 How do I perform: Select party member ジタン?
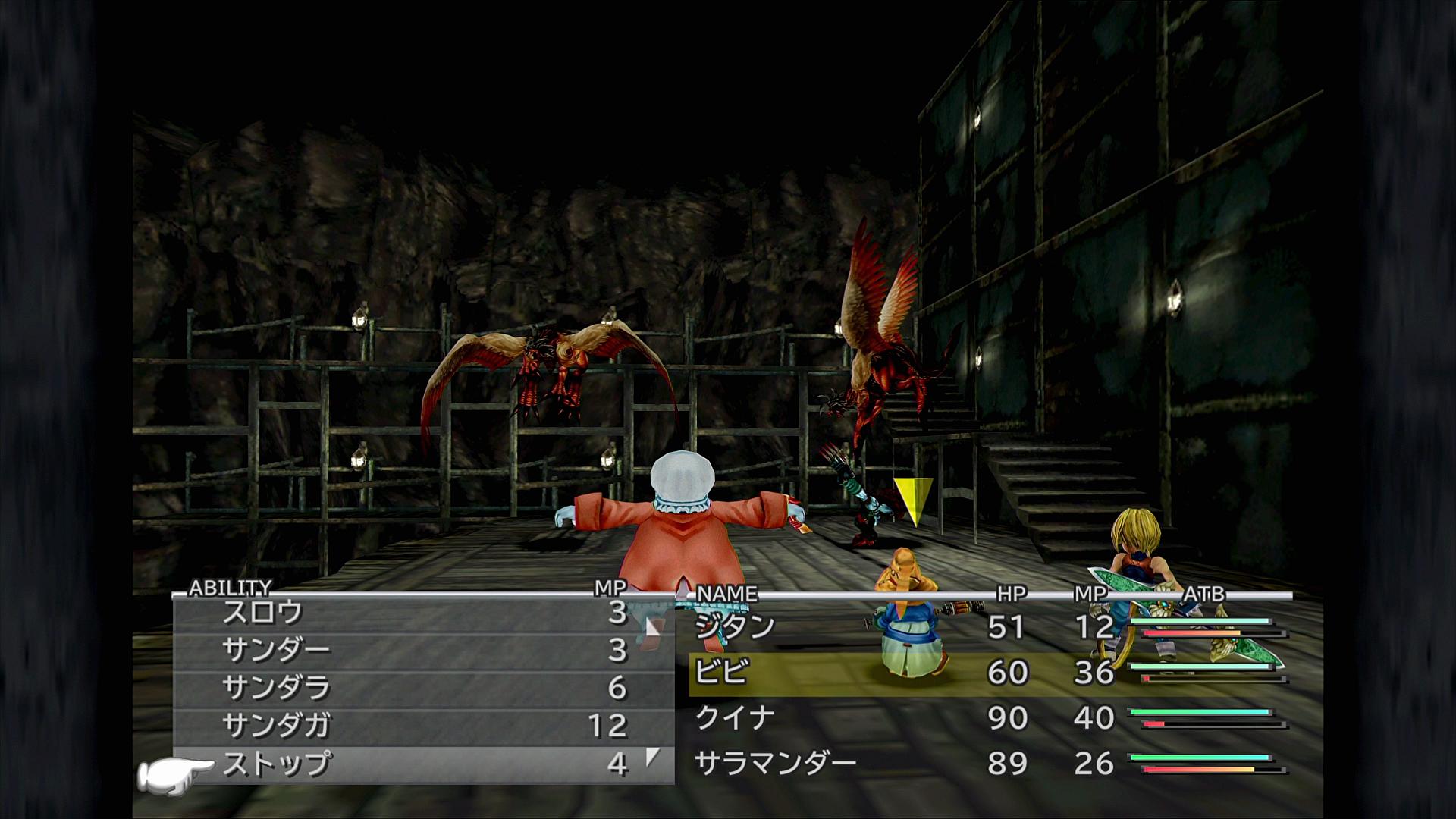(x=735, y=626)
